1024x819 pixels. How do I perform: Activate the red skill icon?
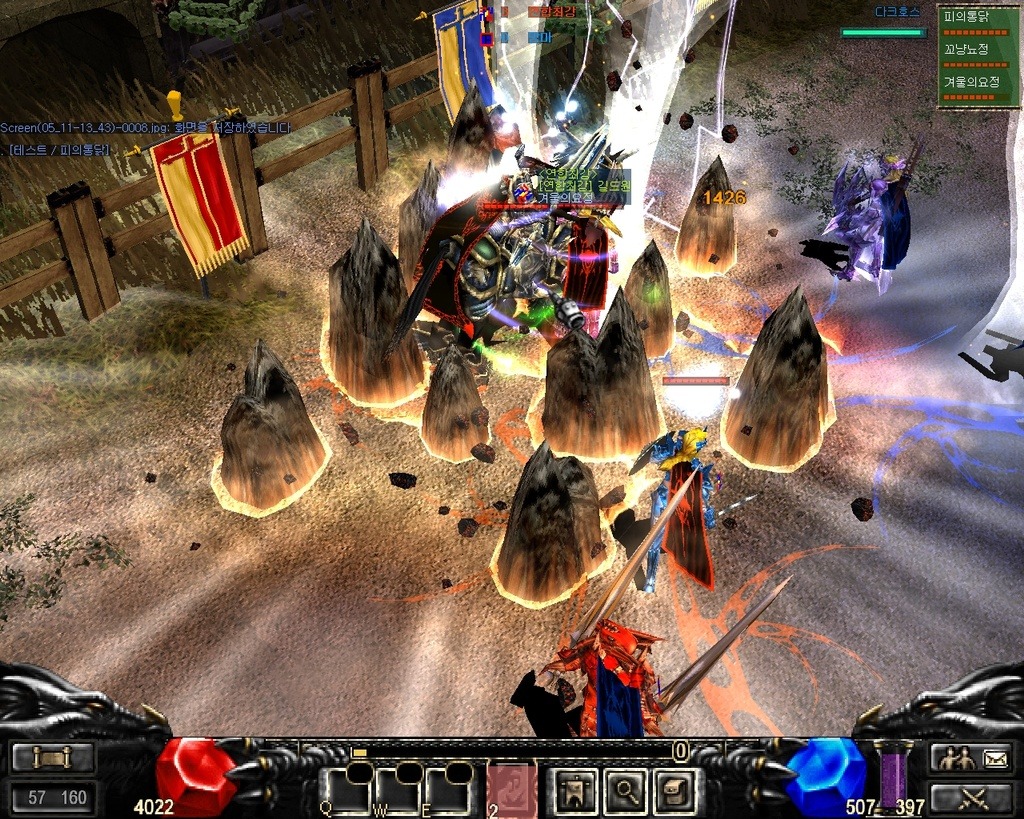click(512, 790)
